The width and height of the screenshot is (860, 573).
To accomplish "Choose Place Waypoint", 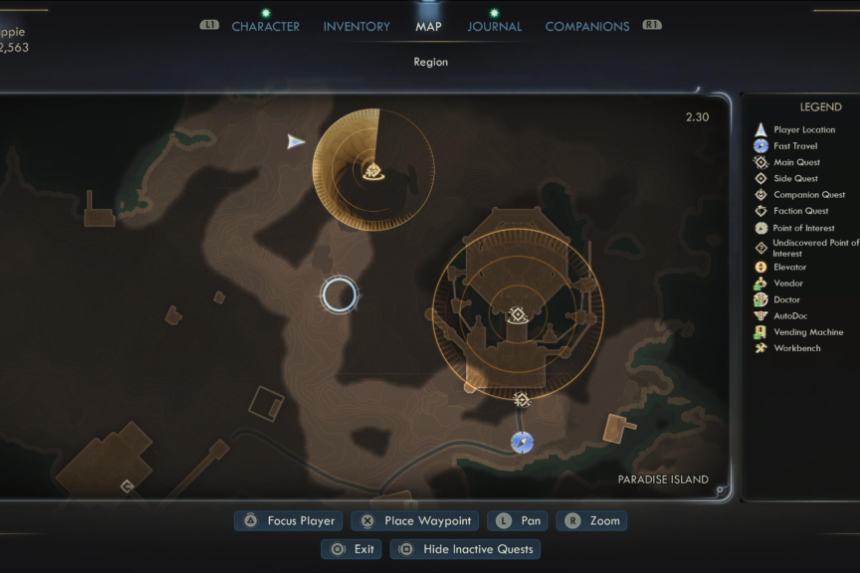I will 416,521.
